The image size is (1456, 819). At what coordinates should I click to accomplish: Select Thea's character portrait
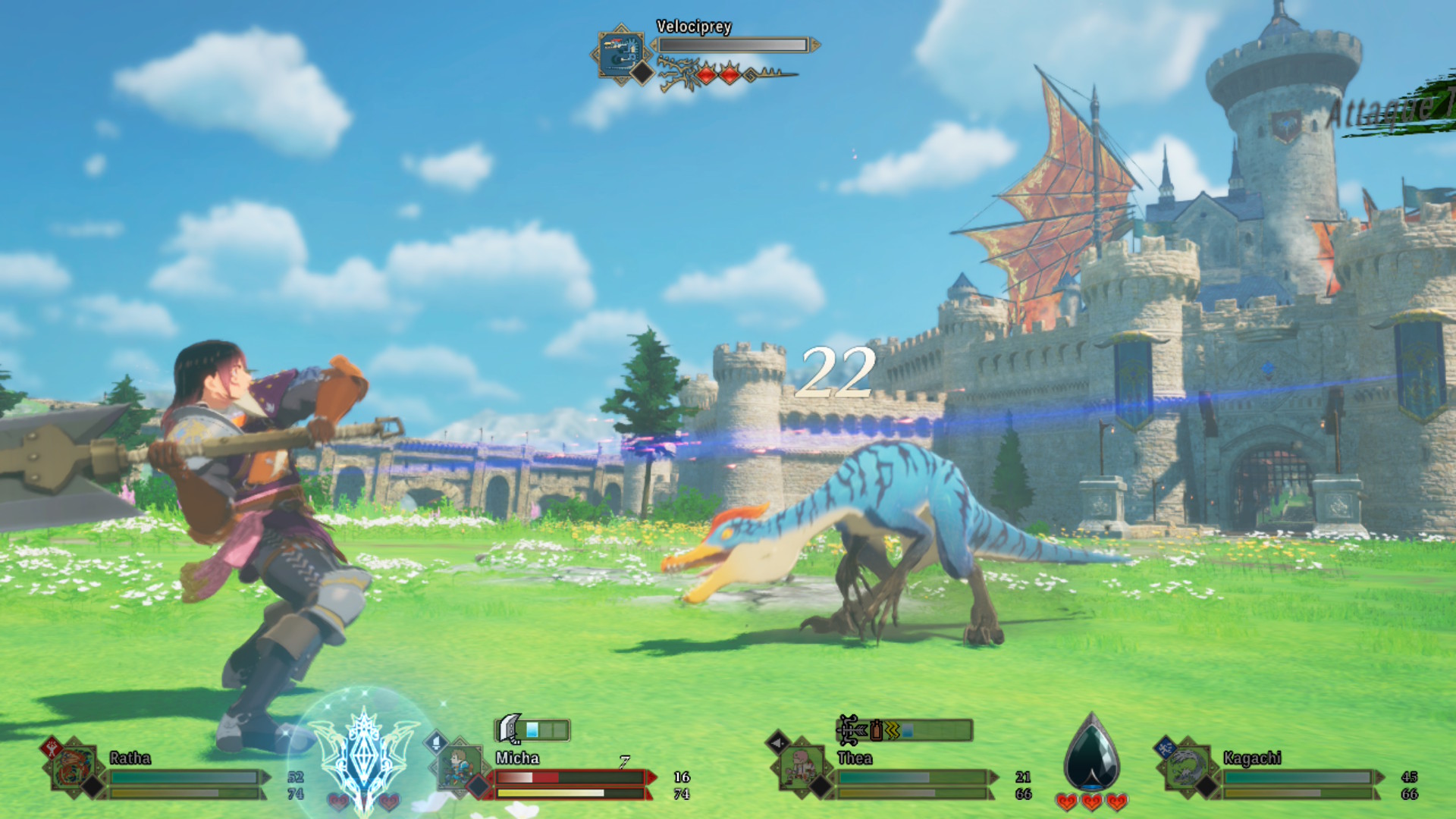click(x=801, y=767)
